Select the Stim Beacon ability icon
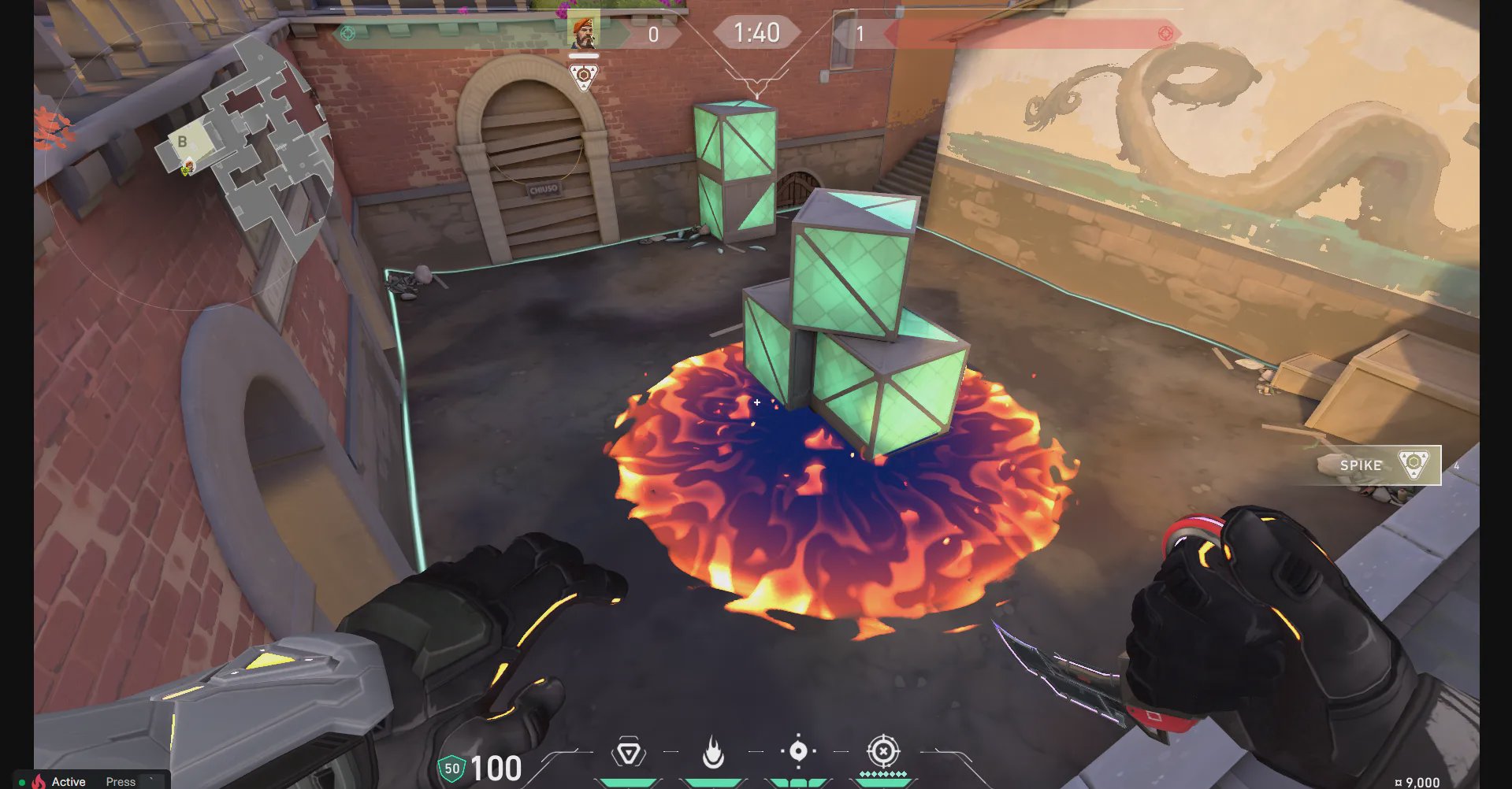This screenshot has width=1512, height=789. click(629, 753)
